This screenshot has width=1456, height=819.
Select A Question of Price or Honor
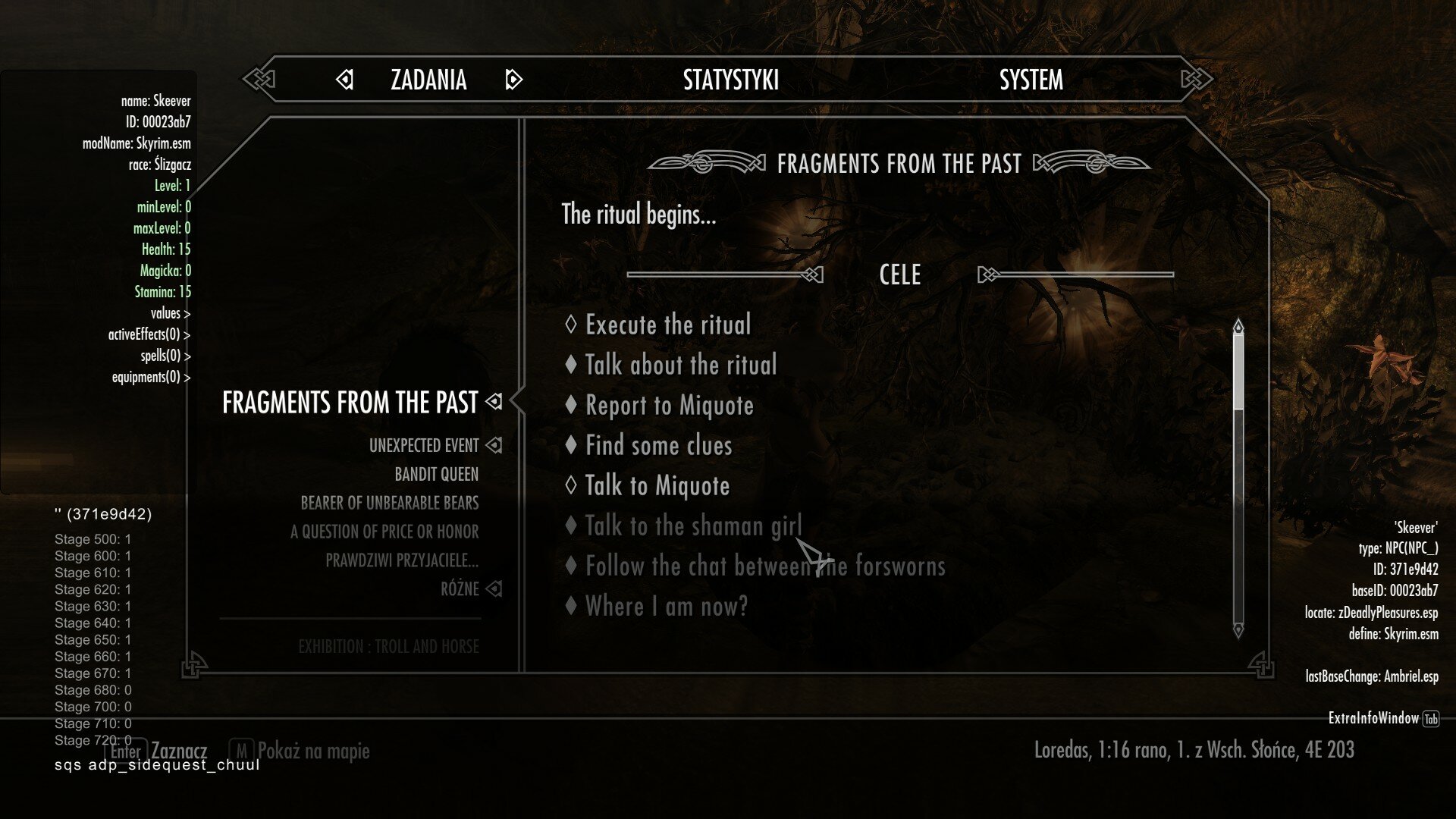click(384, 532)
